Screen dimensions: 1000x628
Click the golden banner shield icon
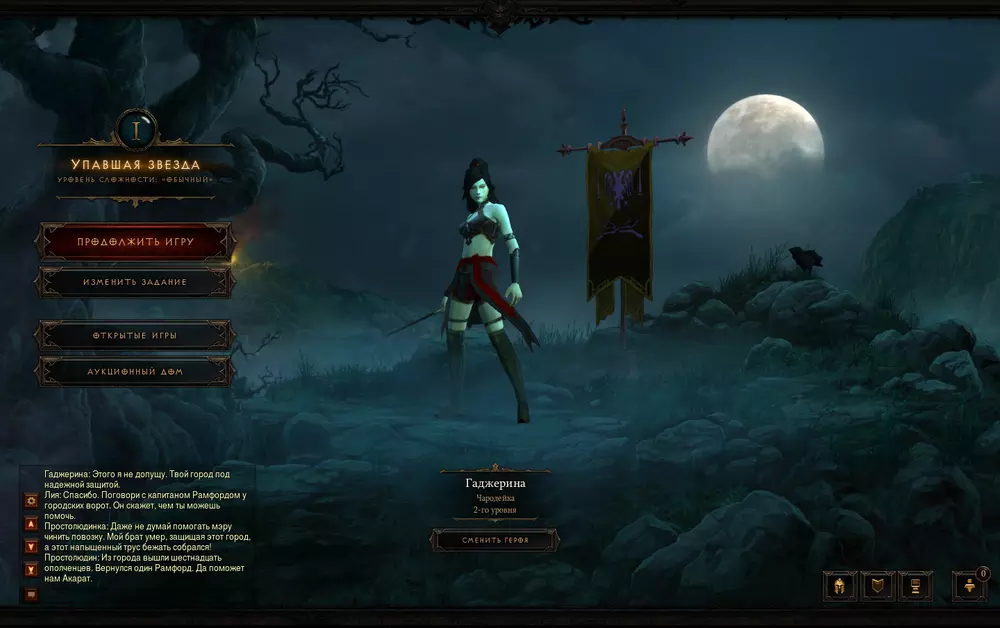tap(878, 586)
